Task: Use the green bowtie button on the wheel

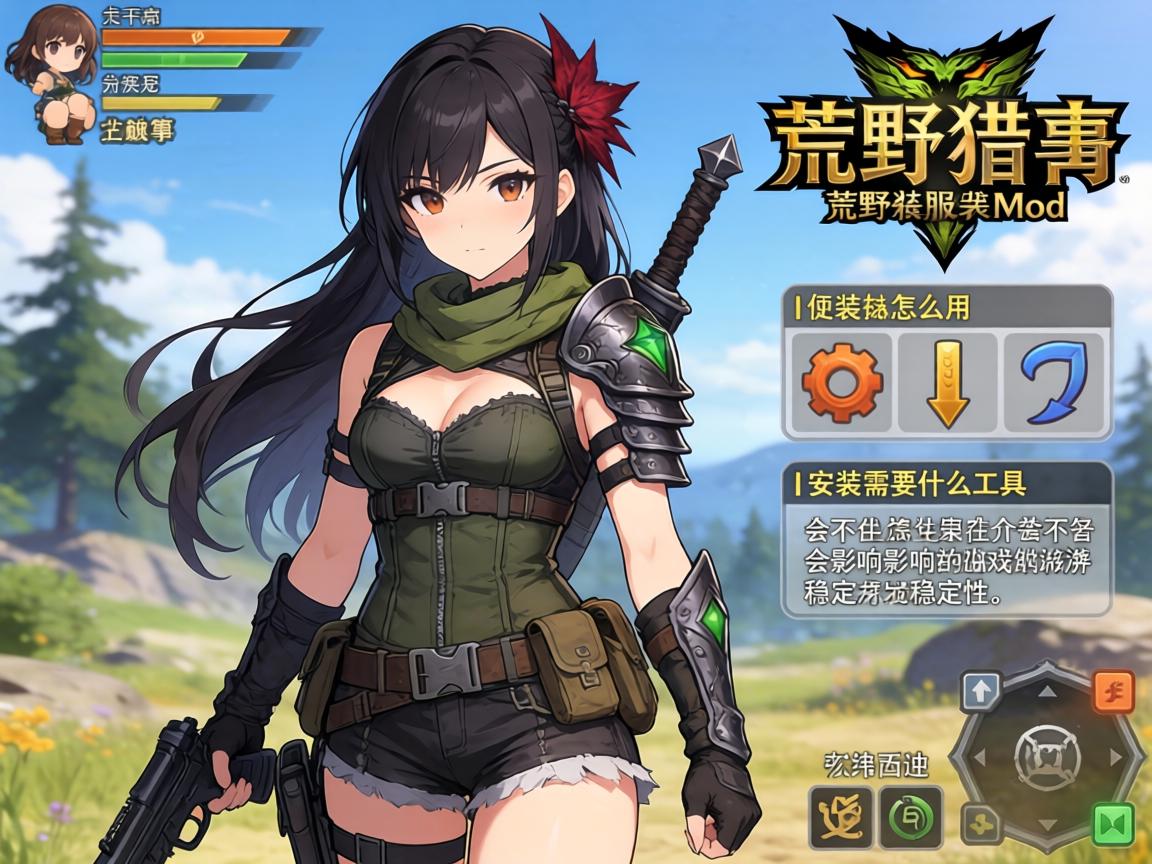Action: pyautogui.click(x=1113, y=822)
